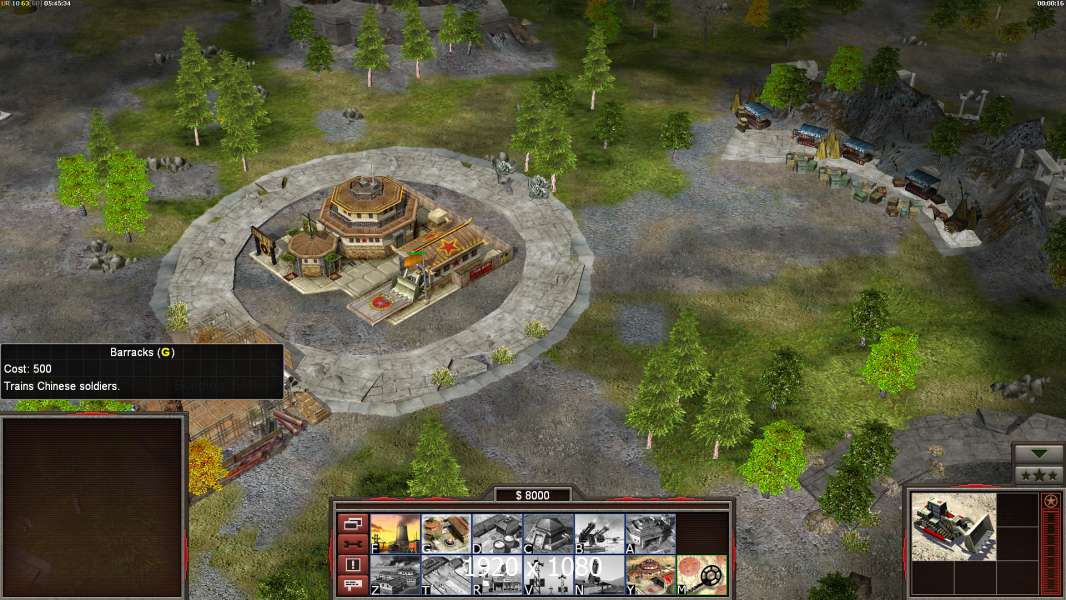This screenshot has width=1066, height=600.
Task: Open the red exclamation mark button
Action: [352, 565]
